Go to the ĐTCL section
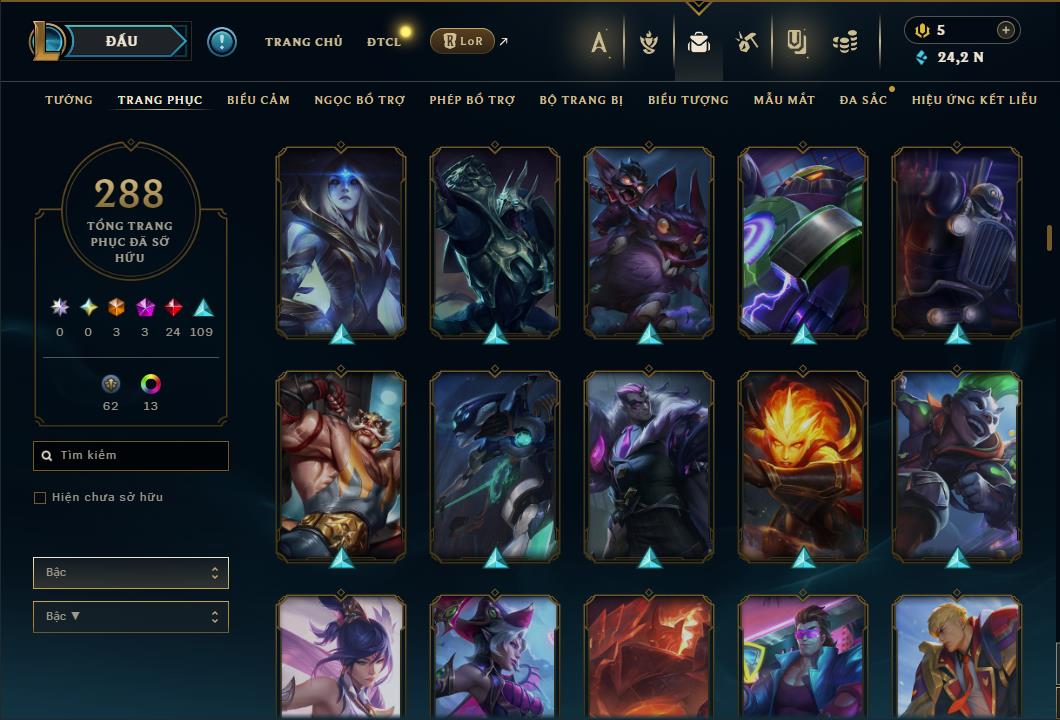 coord(383,42)
